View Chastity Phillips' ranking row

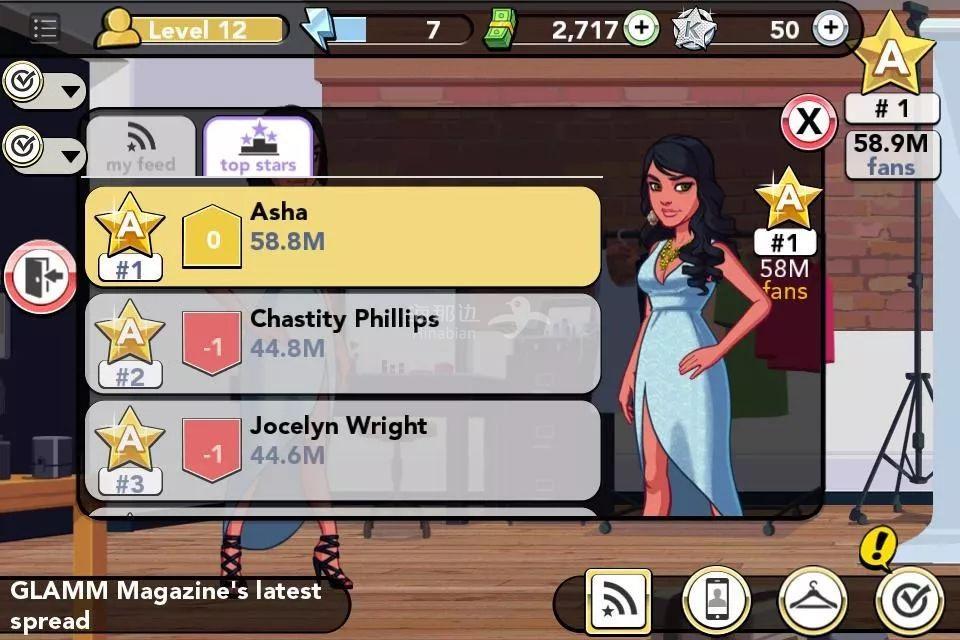[x=342, y=343]
